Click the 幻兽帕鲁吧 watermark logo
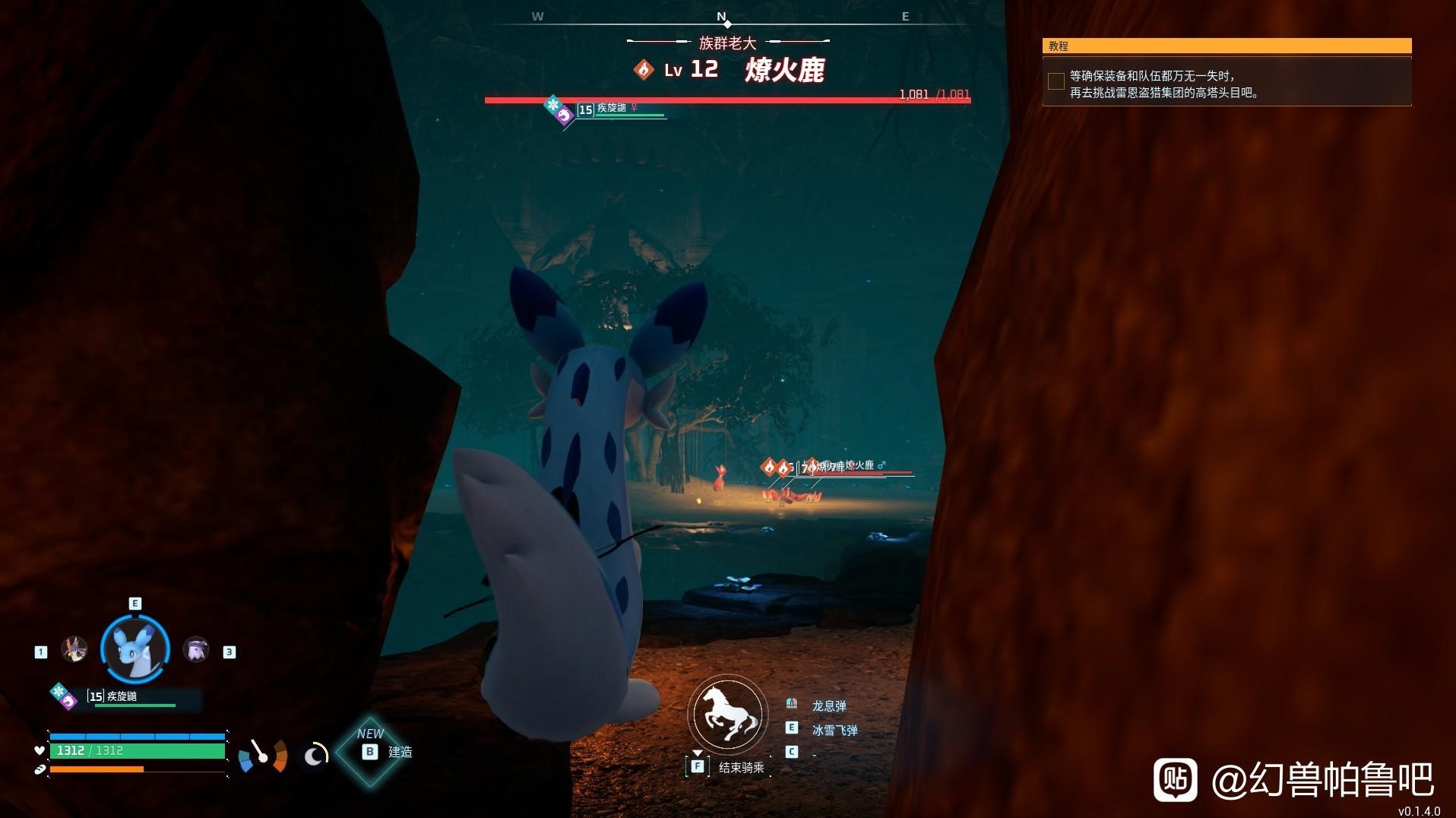This screenshot has width=1456, height=818. tap(1176, 779)
